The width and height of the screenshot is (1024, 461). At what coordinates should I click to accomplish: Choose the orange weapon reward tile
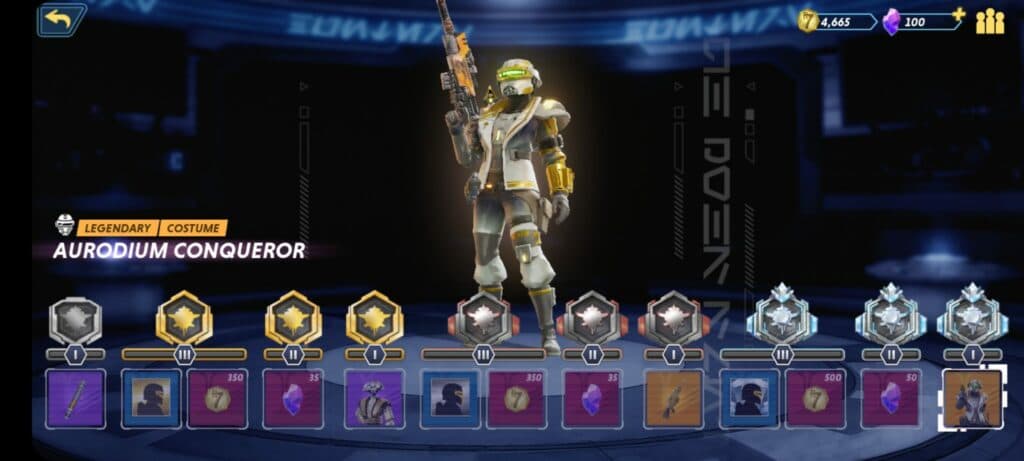673,398
